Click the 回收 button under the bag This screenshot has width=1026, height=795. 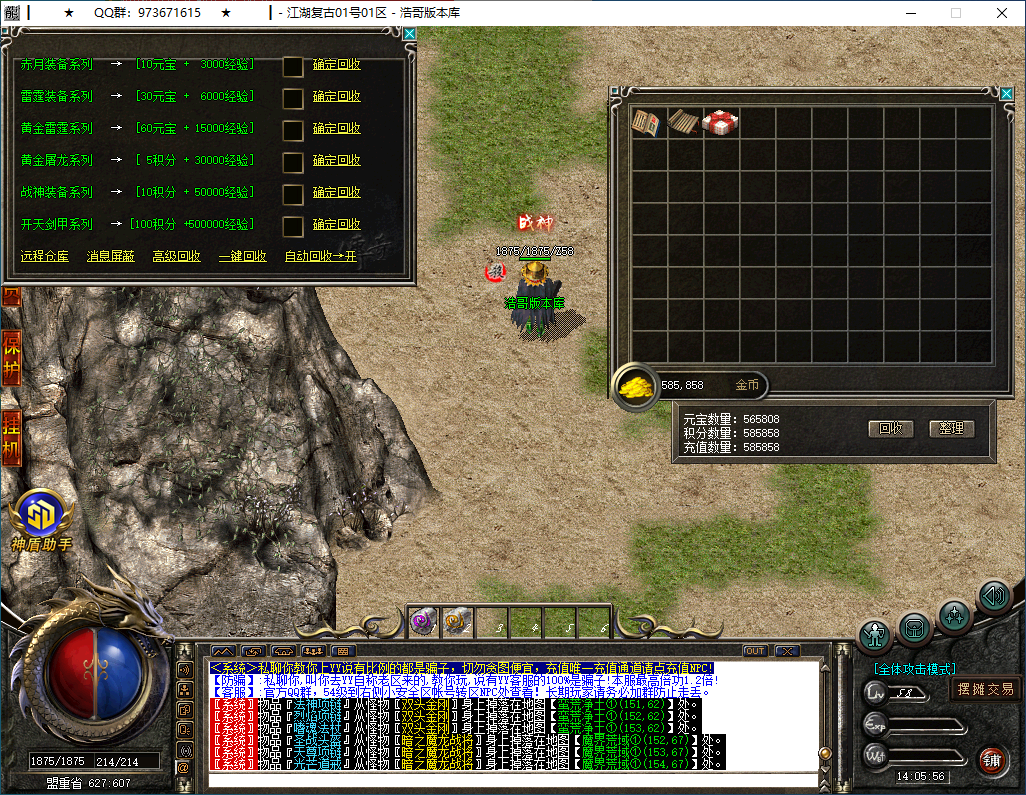pos(890,428)
